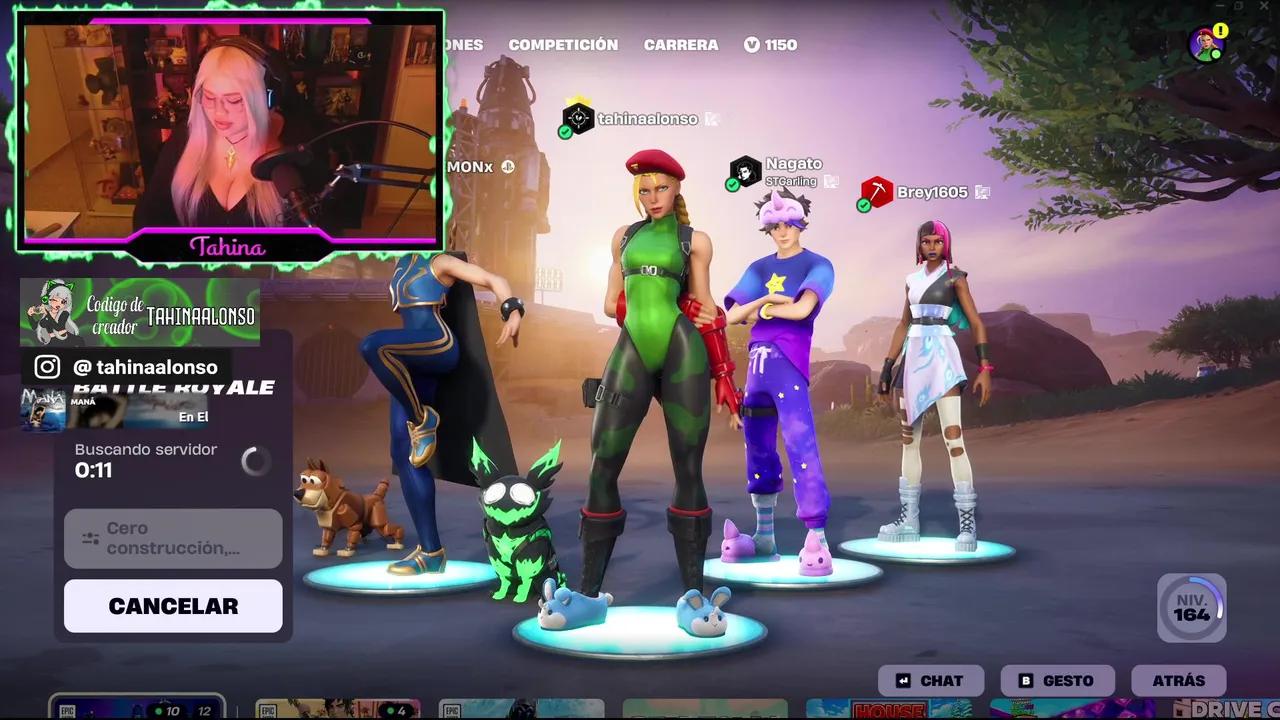The width and height of the screenshot is (1280, 720).
Task: Click the pickaxe icon beside Brey1605
Action: [877, 192]
